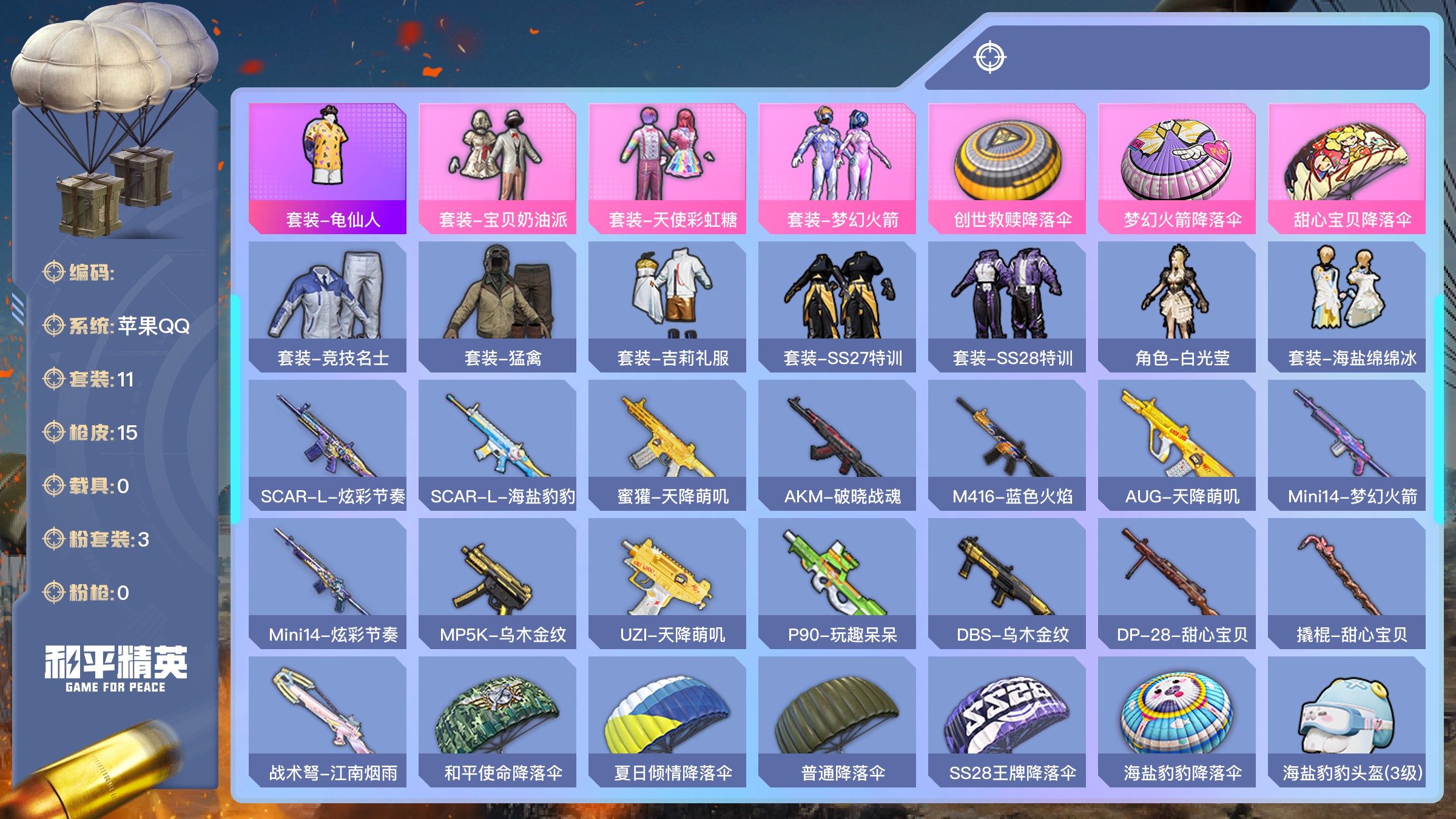The height and width of the screenshot is (819, 1456).
Task: Choose the 套装-宝贝奶油派 outfit tile
Action: point(497,169)
